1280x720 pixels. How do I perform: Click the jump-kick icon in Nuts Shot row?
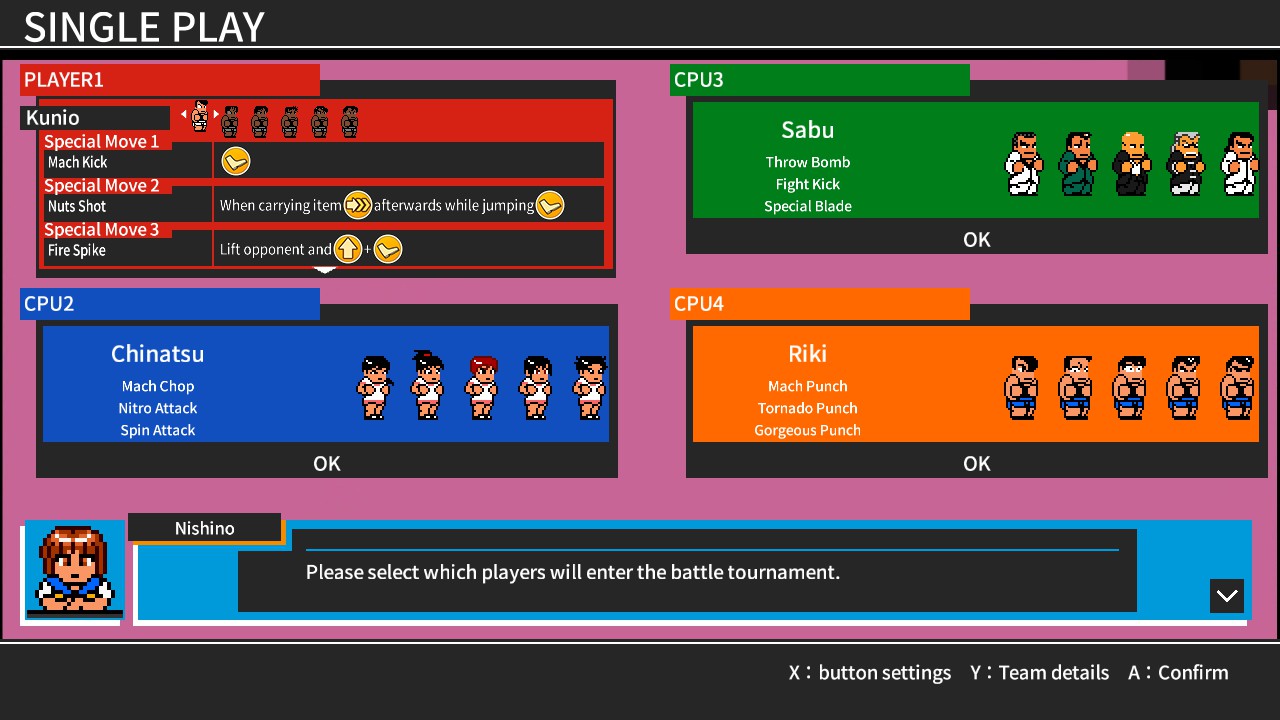549,205
